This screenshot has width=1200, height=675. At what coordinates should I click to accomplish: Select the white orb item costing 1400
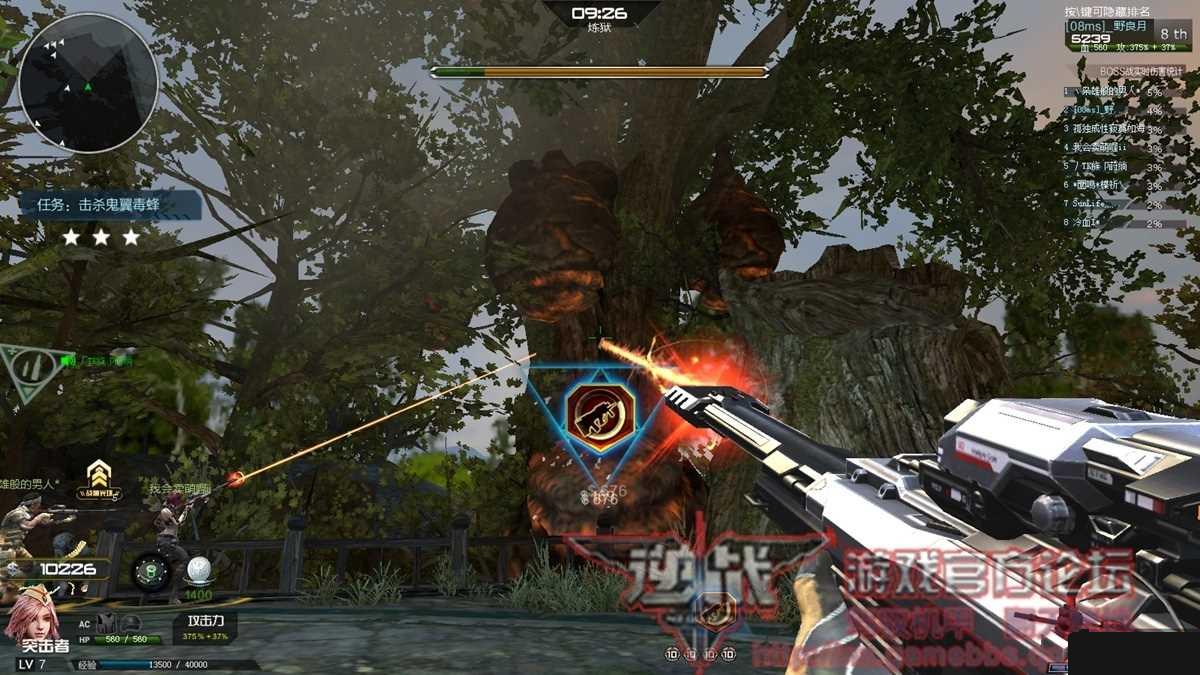click(x=197, y=572)
